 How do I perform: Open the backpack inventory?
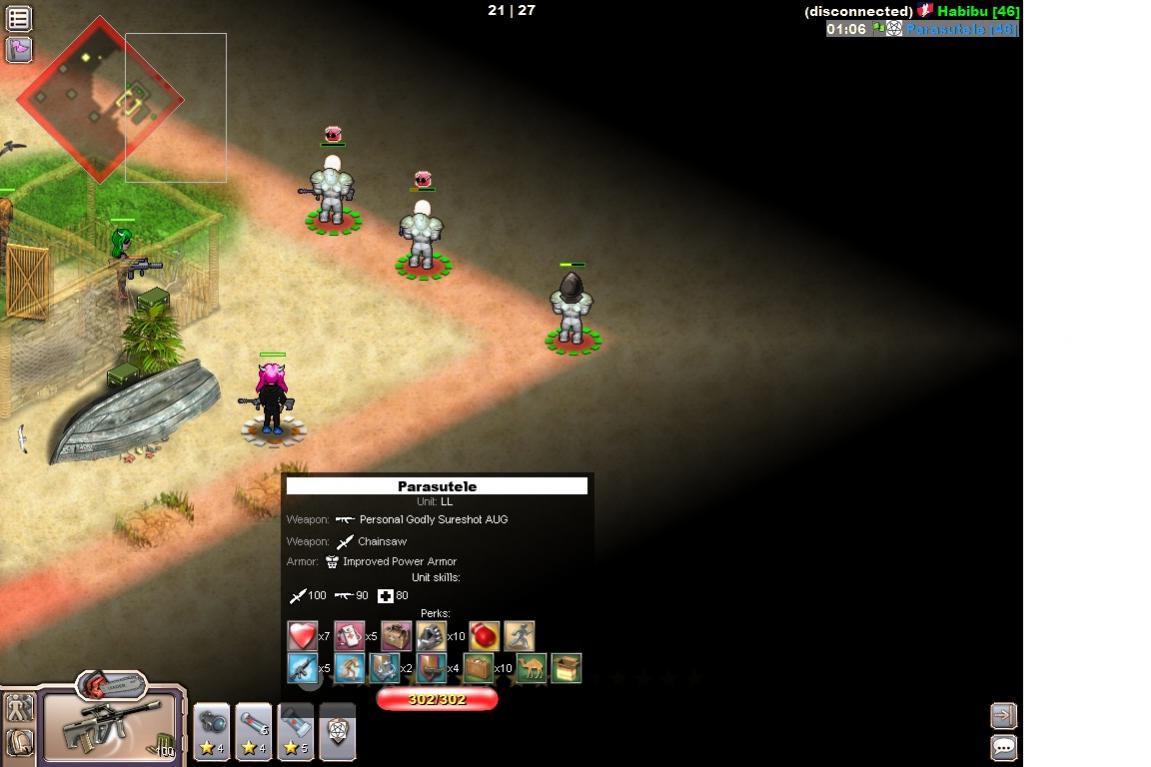coord(19,743)
